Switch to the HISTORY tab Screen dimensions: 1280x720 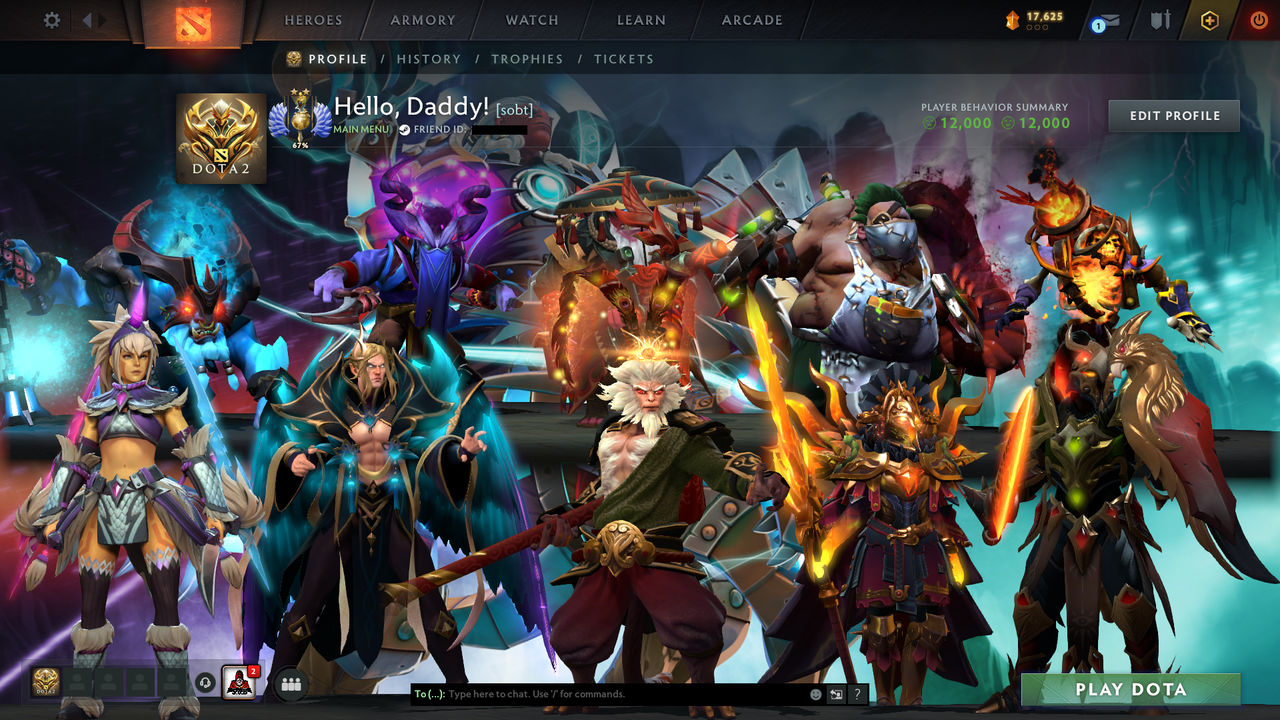tap(429, 59)
